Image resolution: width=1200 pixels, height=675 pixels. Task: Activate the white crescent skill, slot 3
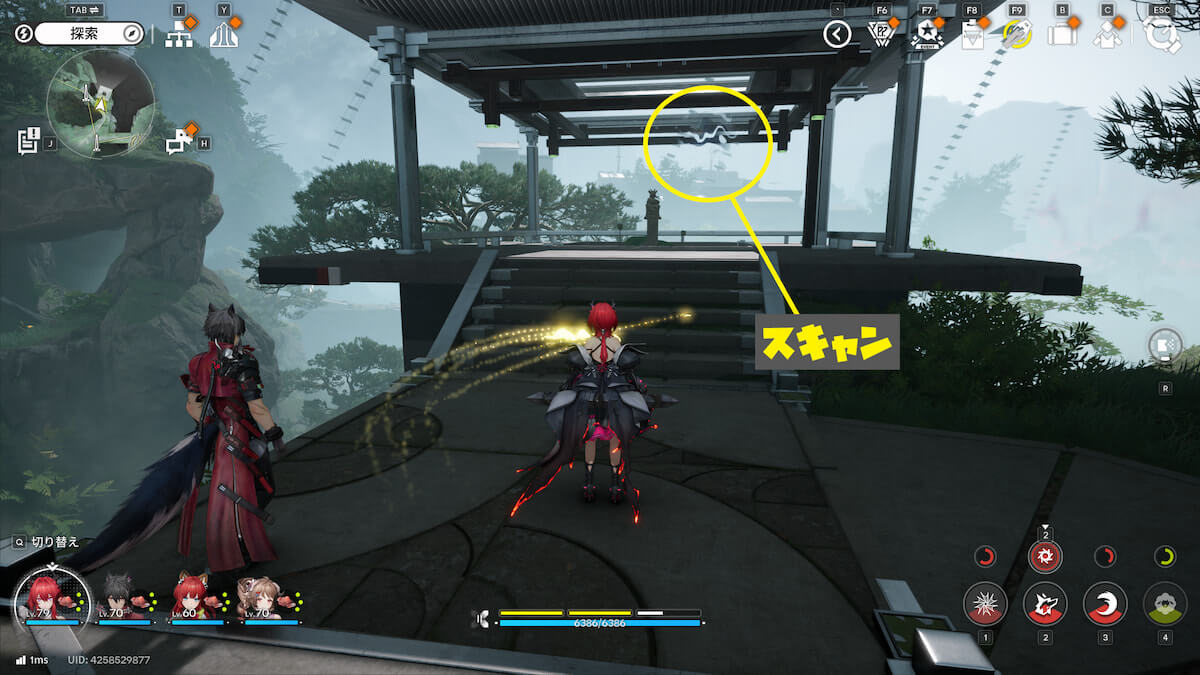click(x=1105, y=604)
